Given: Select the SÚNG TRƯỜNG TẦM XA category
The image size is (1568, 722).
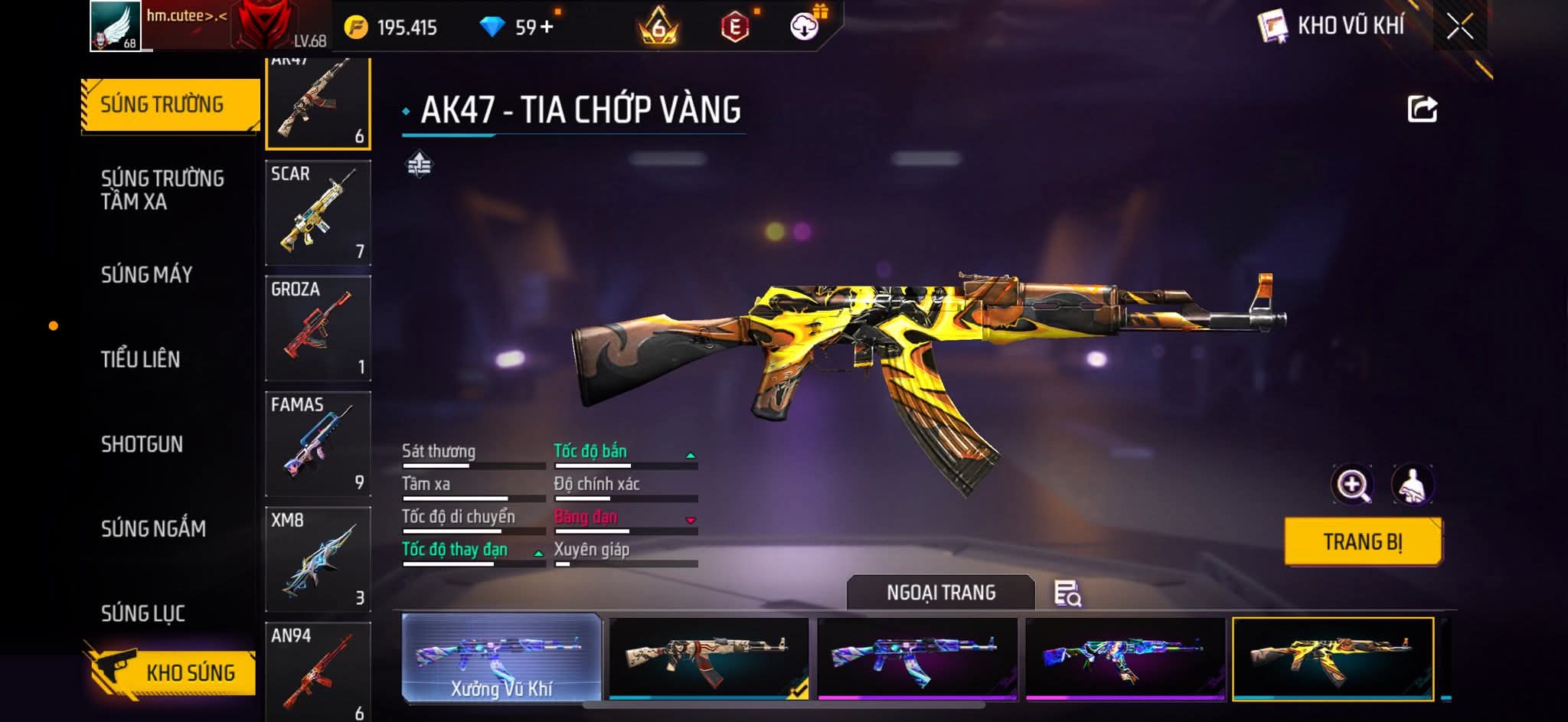Looking at the screenshot, I should tap(162, 190).
